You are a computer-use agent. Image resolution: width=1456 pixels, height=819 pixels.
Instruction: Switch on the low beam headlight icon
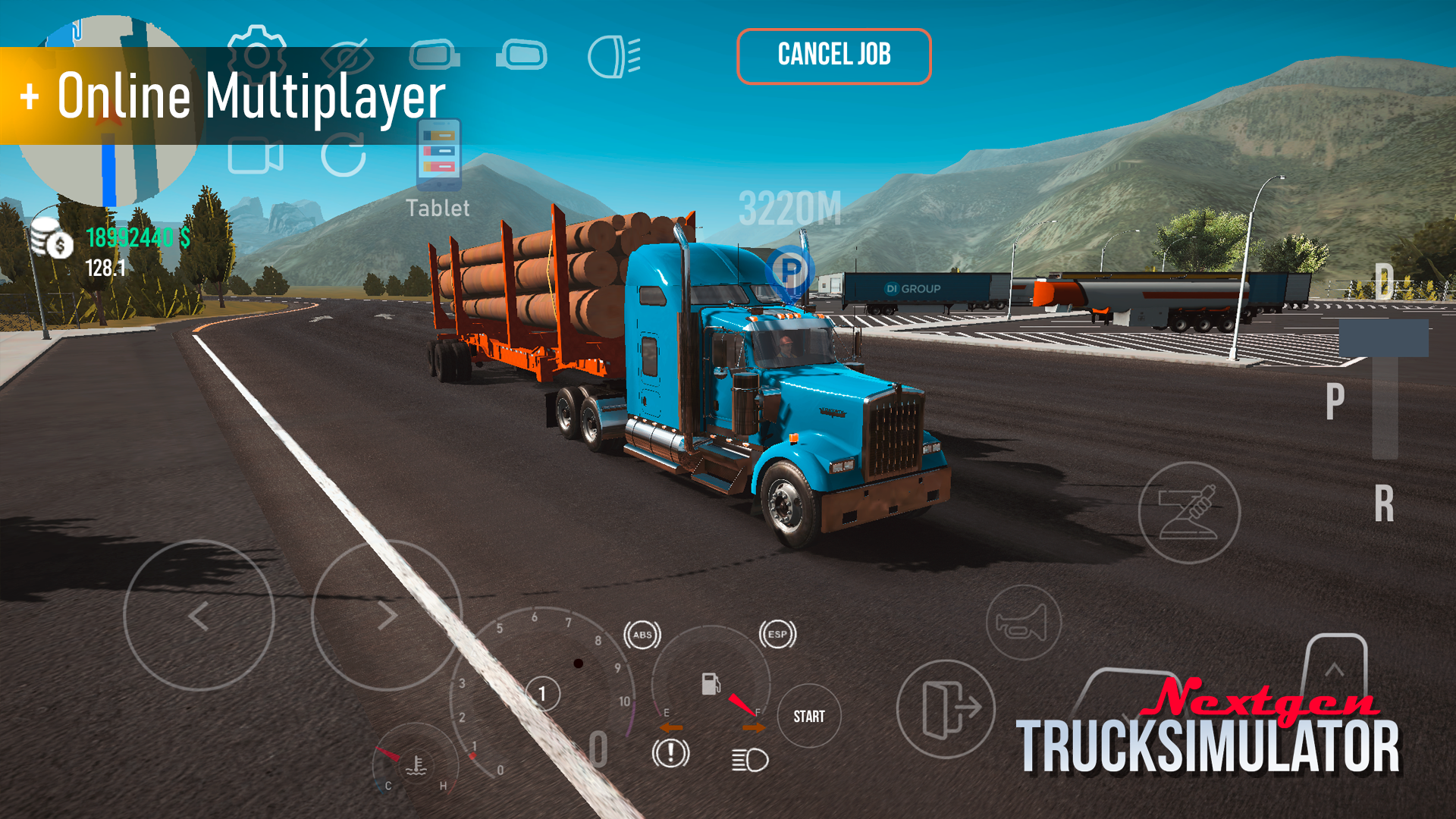click(749, 759)
